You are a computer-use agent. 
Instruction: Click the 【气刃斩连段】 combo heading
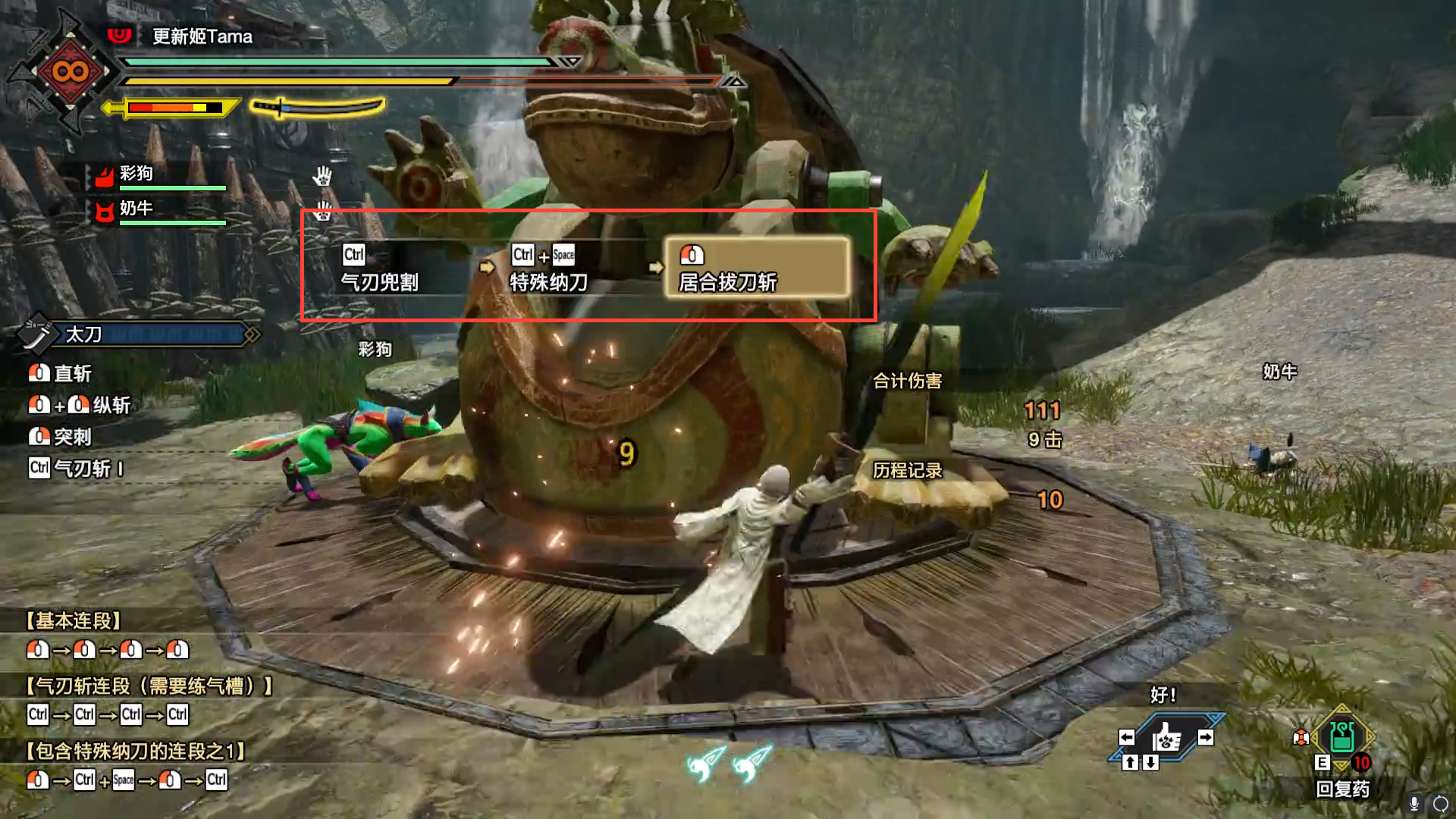(149, 686)
